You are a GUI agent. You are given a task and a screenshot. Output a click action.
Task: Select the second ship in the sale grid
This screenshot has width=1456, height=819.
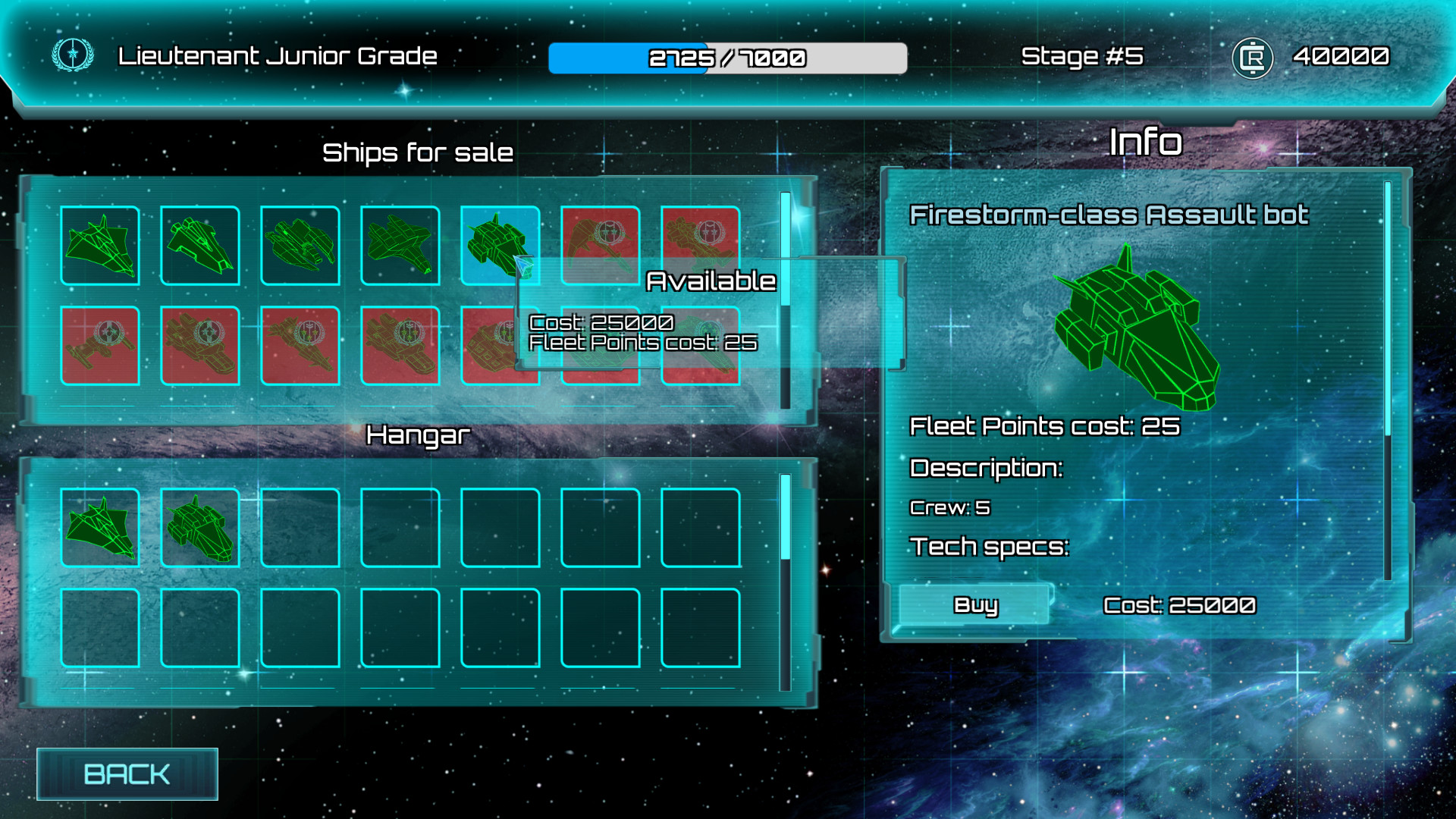(x=199, y=244)
